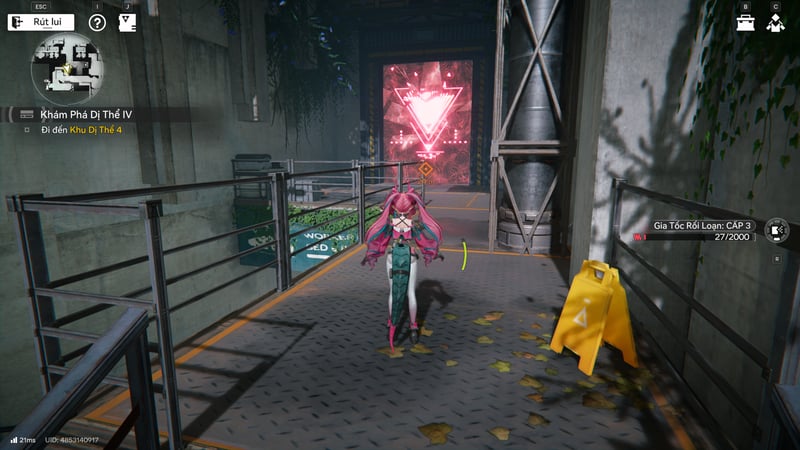Activate the round Gia Tốc Rối Loạn icon
The width and height of the screenshot is (800, 450).
coord(776,231)
